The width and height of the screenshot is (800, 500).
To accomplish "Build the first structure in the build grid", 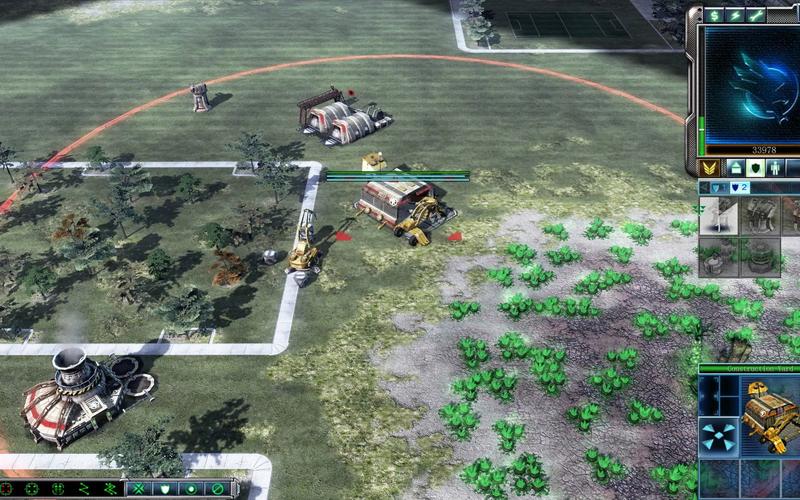I will click(x=718, y=216).
